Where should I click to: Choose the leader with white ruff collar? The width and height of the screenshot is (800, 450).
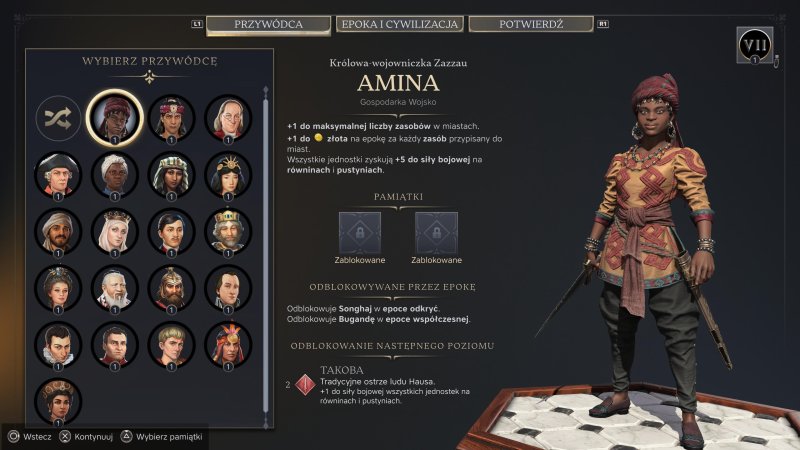(x=57, y=344)
